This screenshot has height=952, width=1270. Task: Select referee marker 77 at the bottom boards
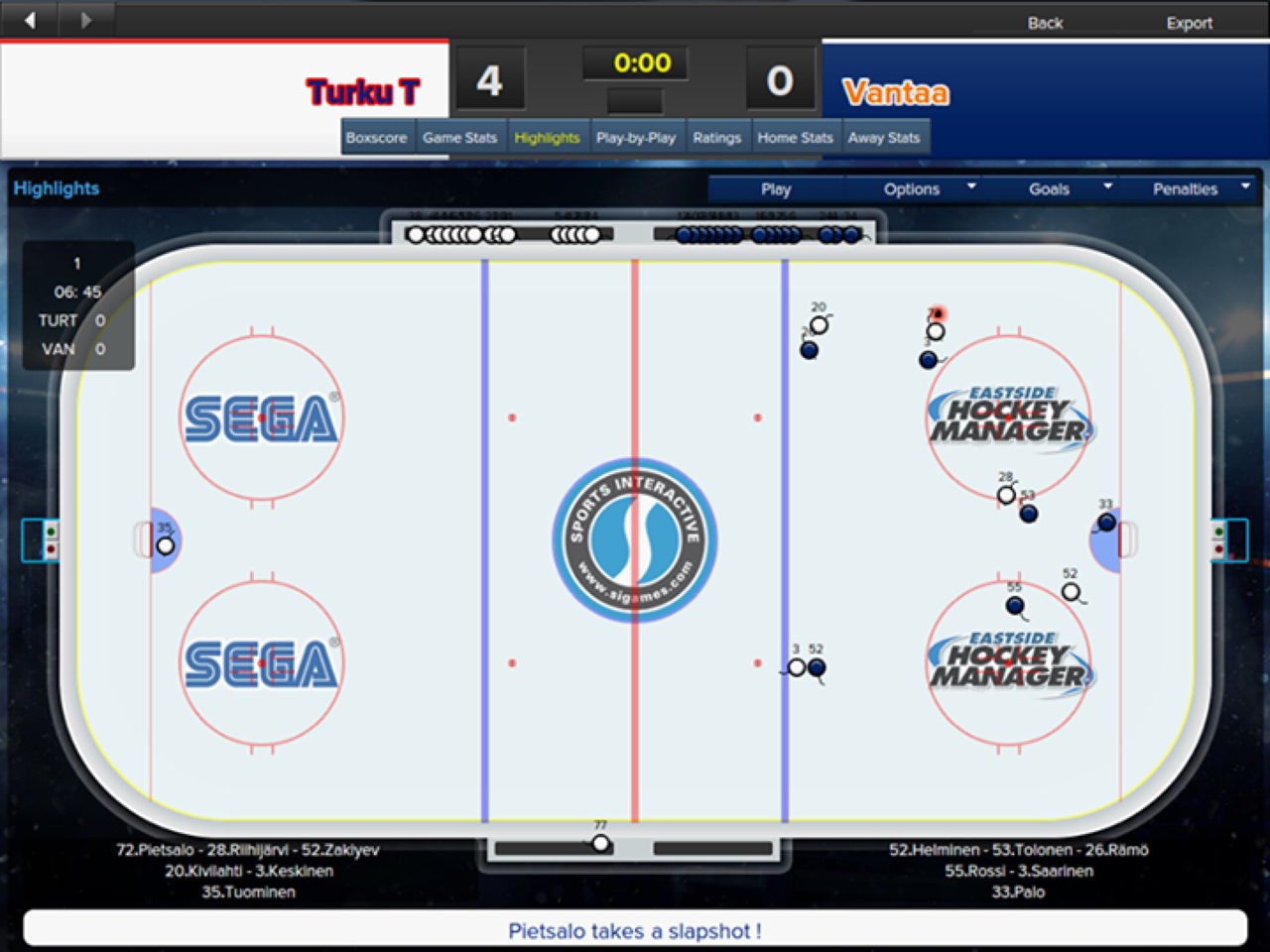pos(600,842)
